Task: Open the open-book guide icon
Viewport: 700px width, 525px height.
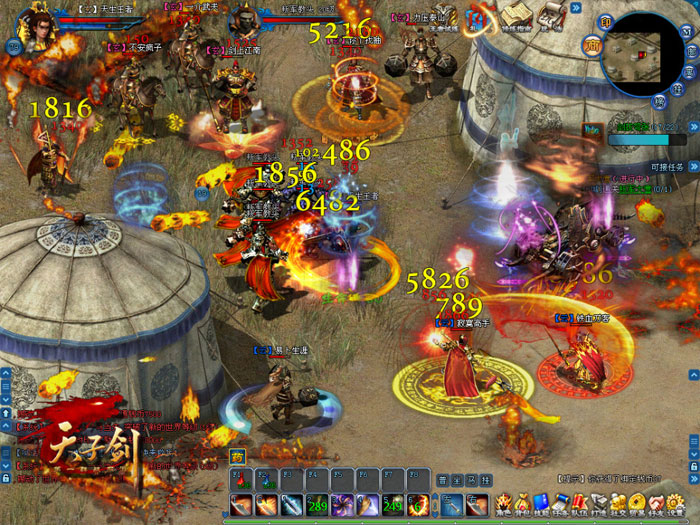Action: (x=516, y=16)
